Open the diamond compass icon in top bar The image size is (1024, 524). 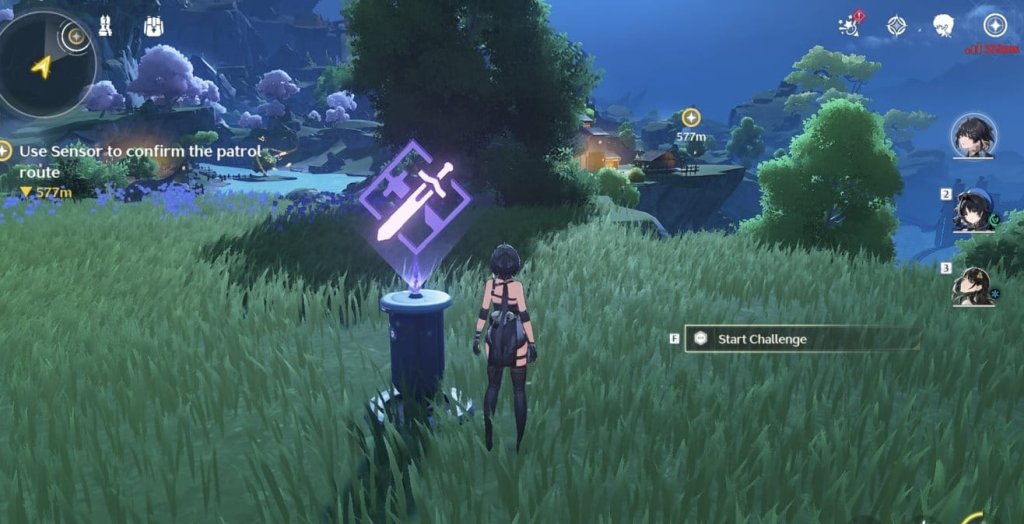(x=898, y=25)
